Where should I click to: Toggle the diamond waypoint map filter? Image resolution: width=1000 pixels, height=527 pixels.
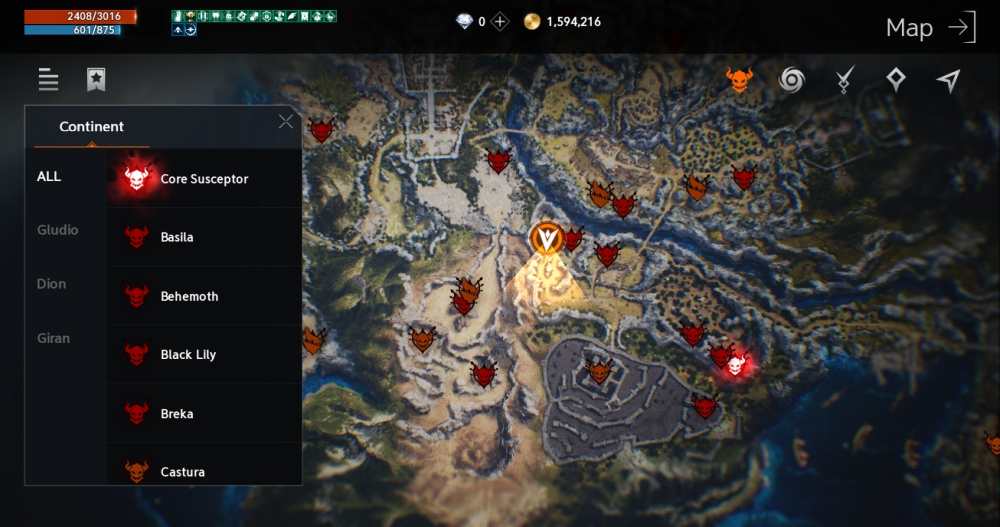(x=896, y=81)
